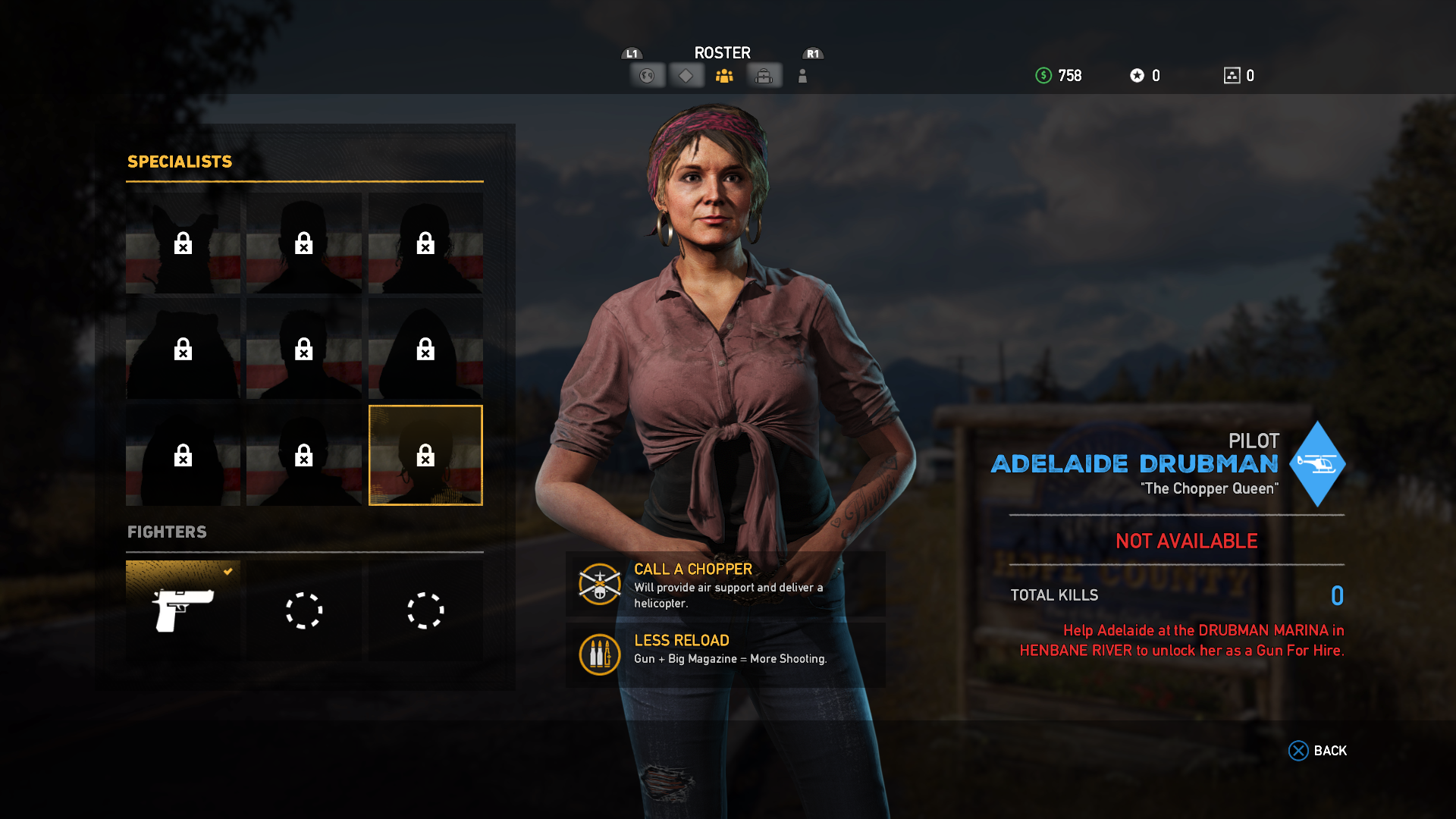This screenshot has width=1456, height=819.
Task: View the Less Reload perk
Action: [x=725, y=654]
